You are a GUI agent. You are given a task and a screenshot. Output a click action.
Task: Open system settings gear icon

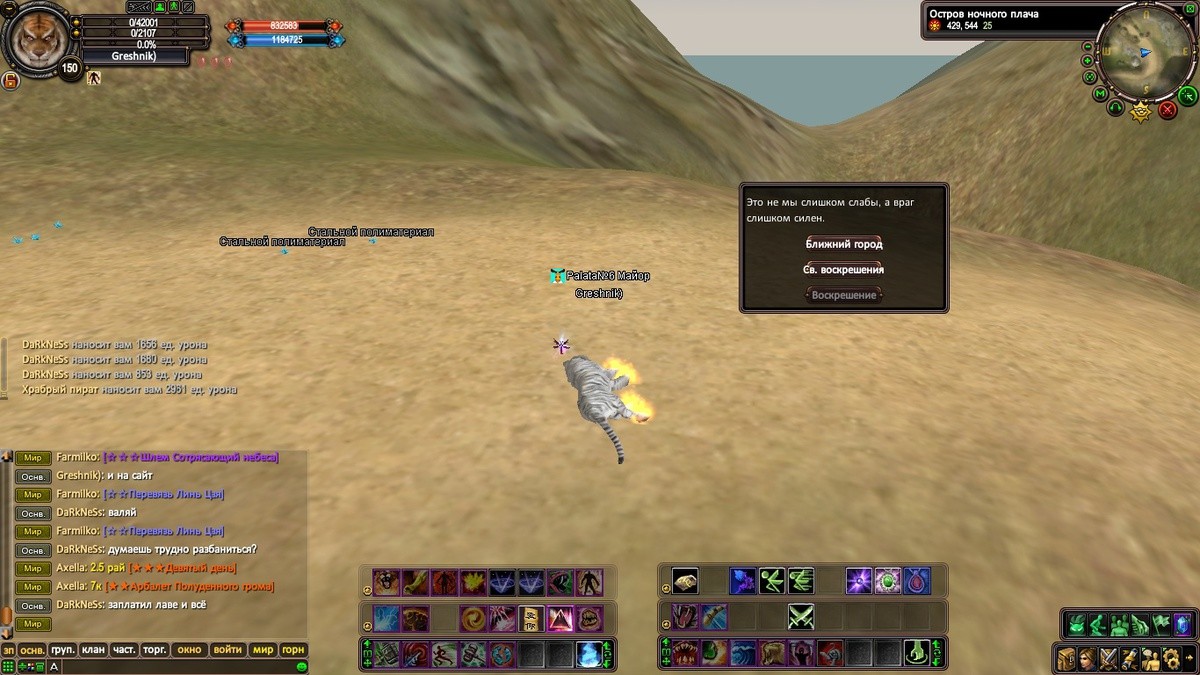point(1170,659)
